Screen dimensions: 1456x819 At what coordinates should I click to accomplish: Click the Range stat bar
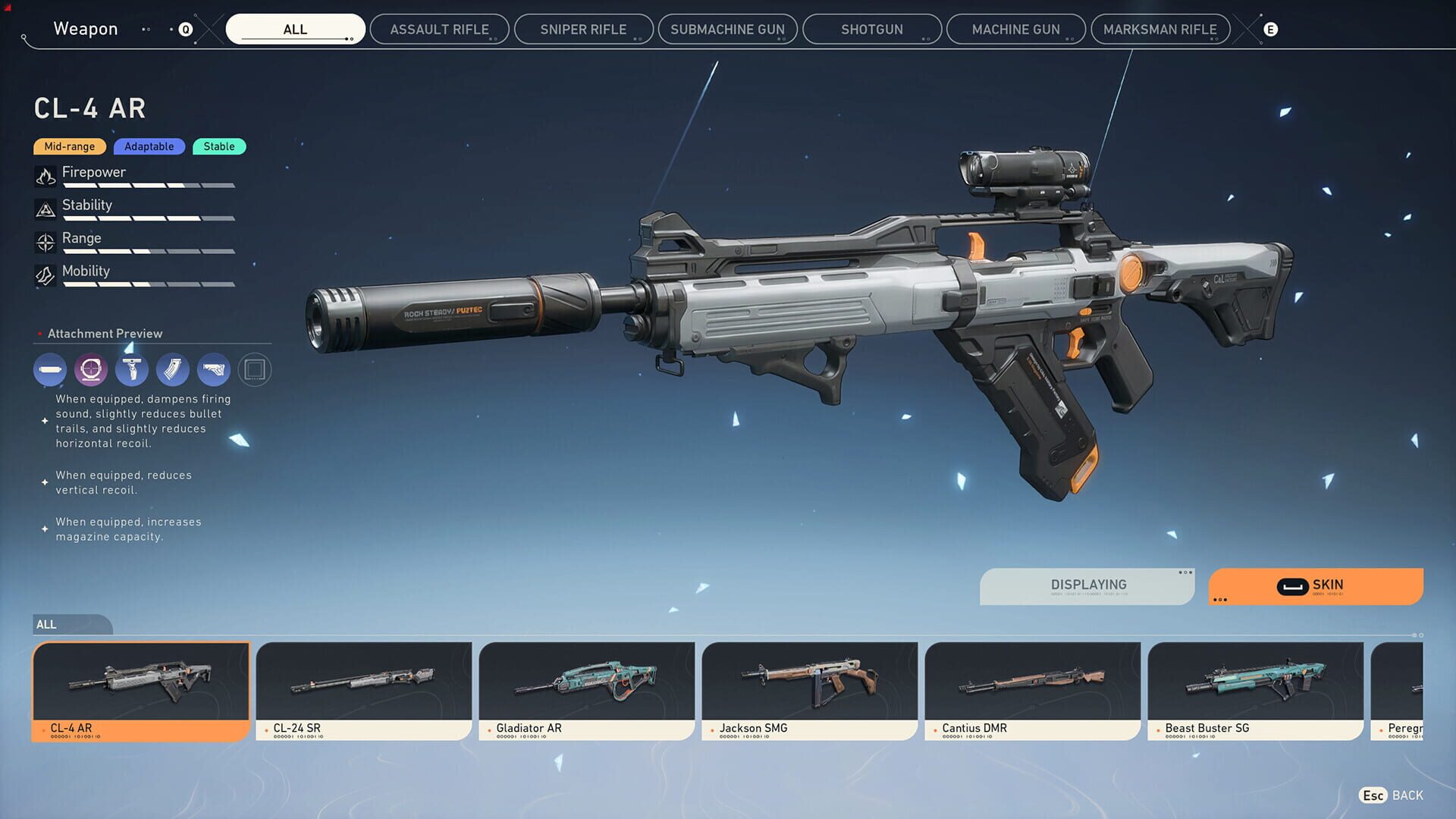(148, 250)
